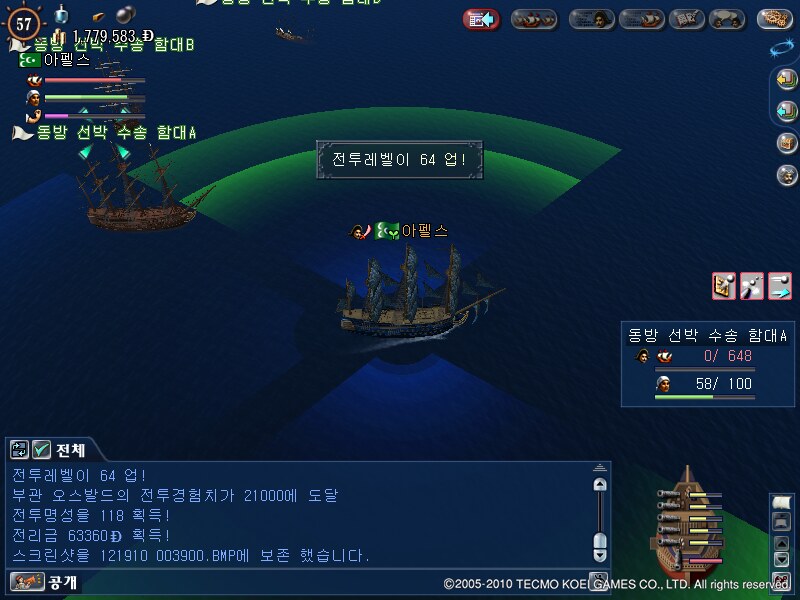Open the gears settings menu

point(774,19)
